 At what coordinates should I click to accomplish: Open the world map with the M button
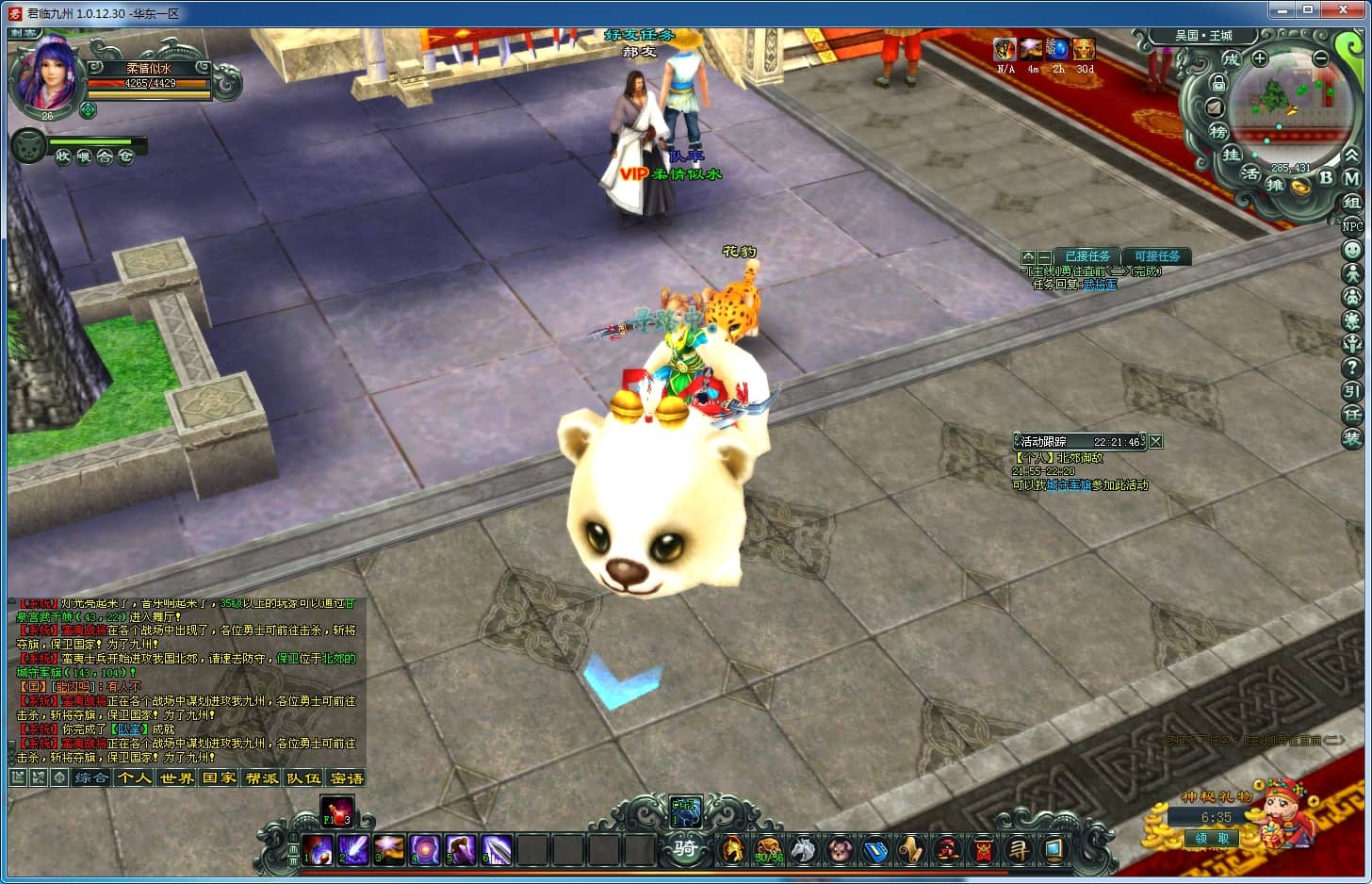click(1351, 178)
